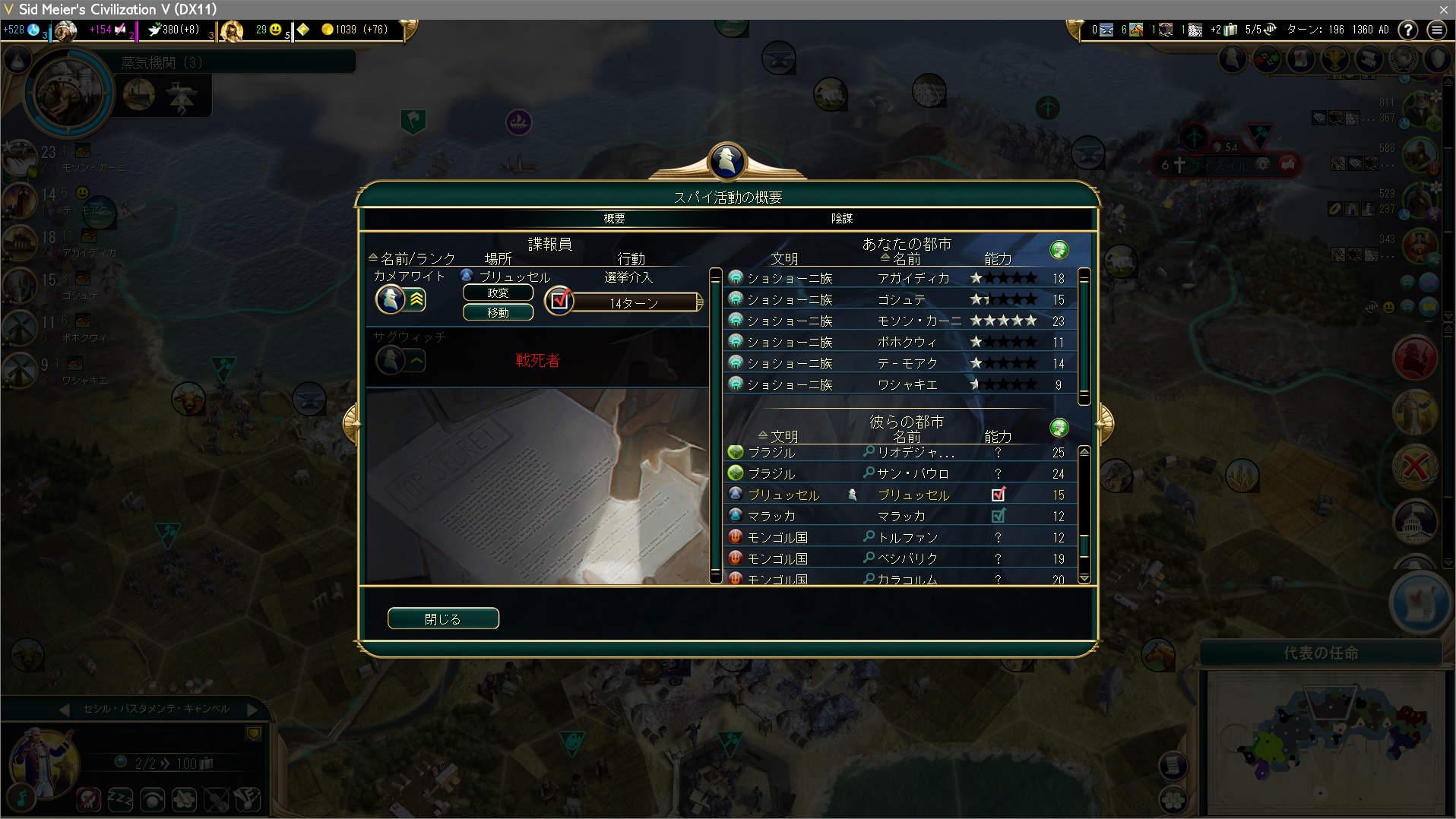This screenshot has width=1456, height=819.
Task: Open the 概要 tab
Action: click(614, 219)
